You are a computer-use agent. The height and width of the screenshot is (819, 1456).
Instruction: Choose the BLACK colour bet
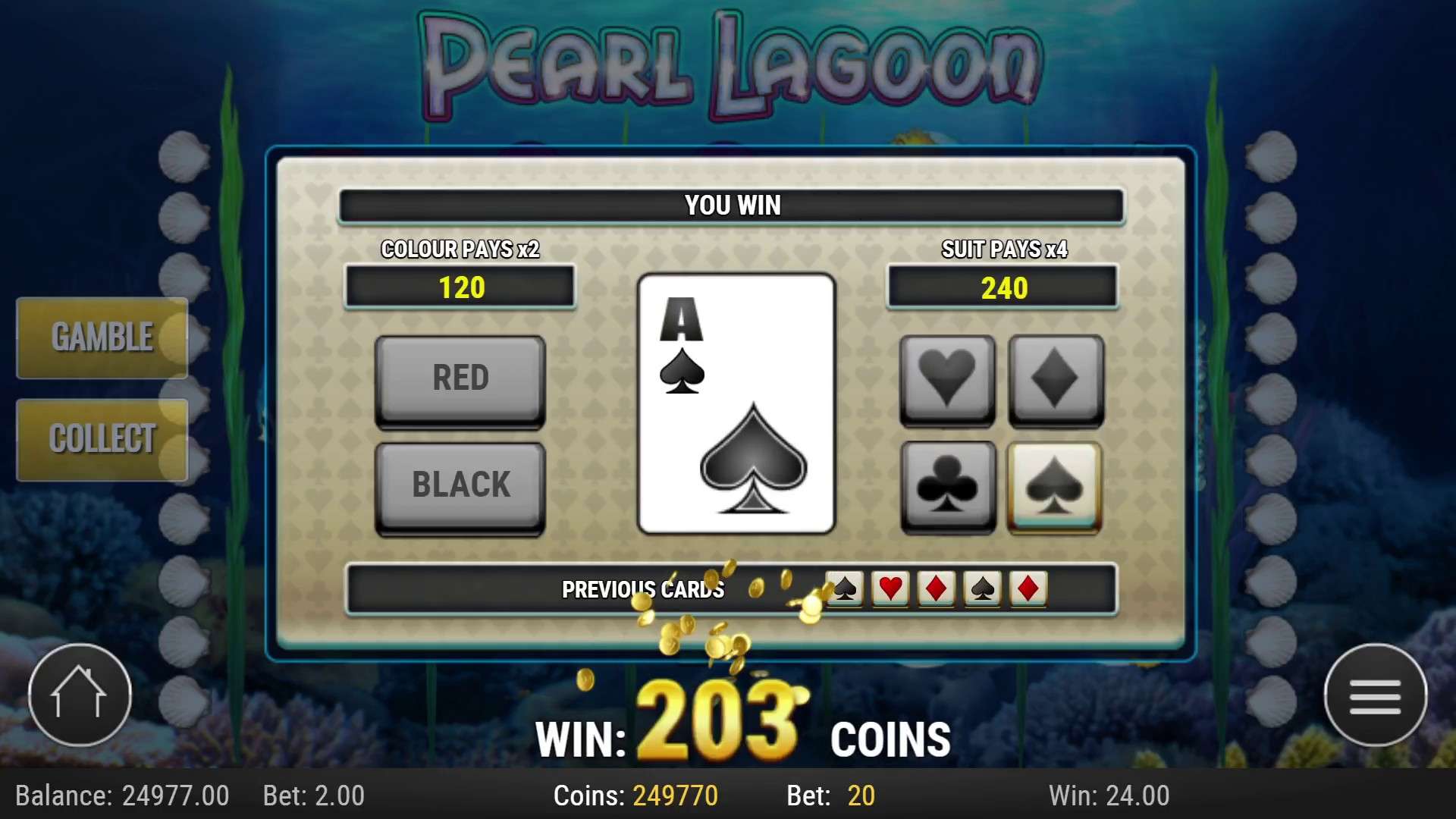pos(460,485)
